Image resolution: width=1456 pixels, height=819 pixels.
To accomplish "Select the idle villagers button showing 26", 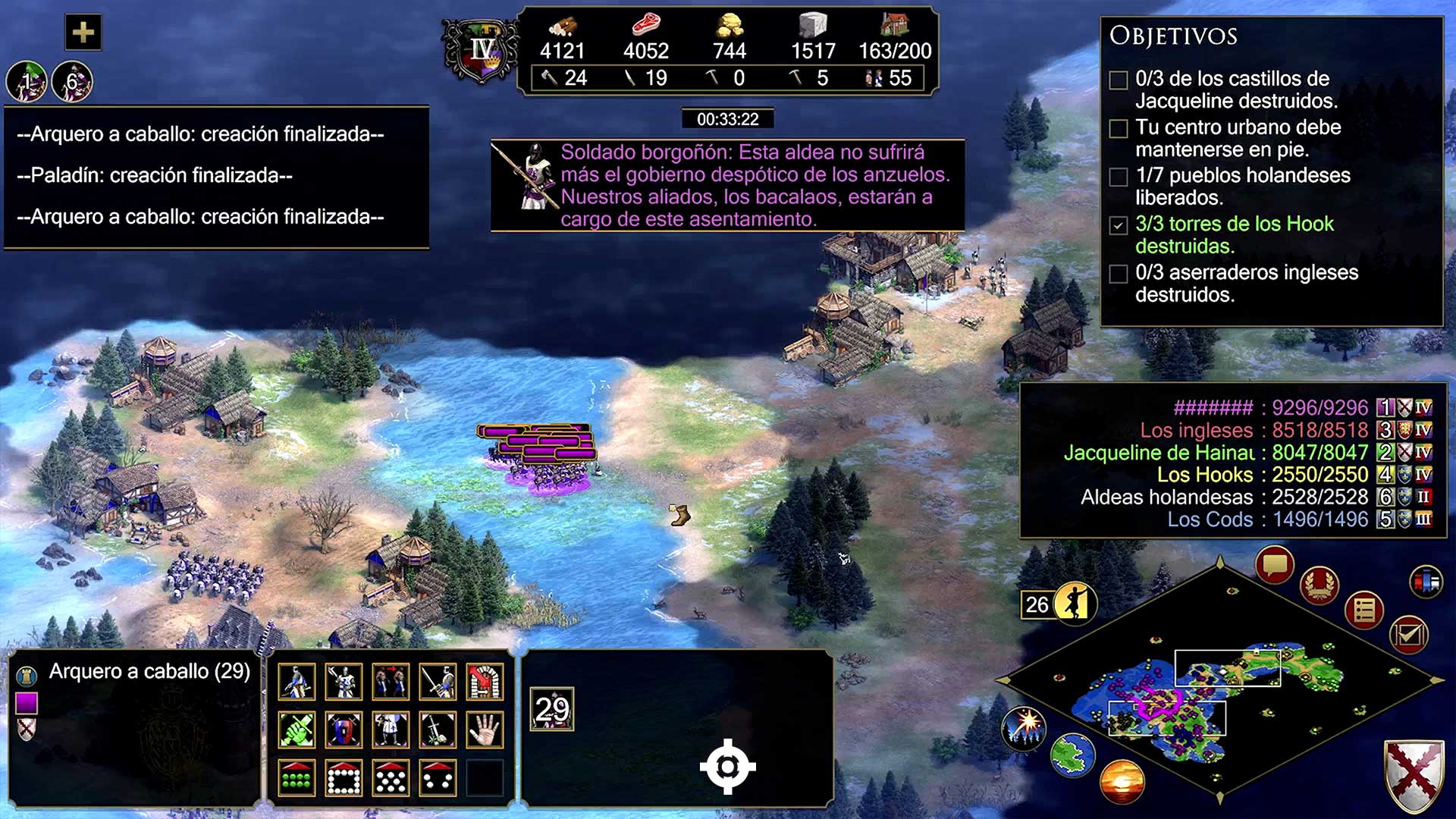I will (1058, 604).
